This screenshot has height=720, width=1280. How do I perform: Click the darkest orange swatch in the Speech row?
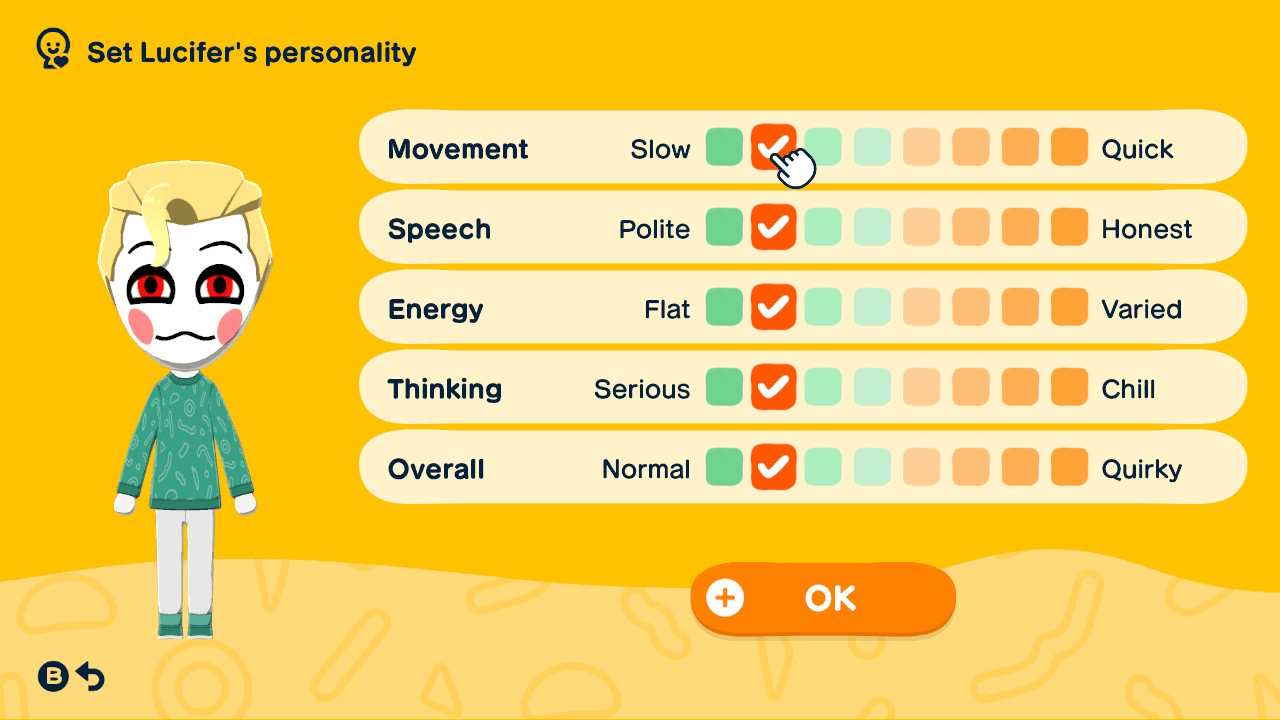point(1068,228)
